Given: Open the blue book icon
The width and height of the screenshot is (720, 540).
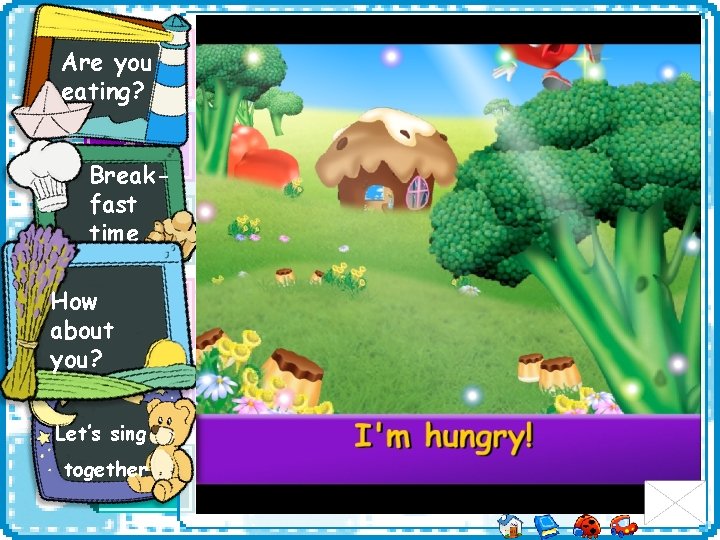Looking at the screenshot, I should click(x=546, y=525).
